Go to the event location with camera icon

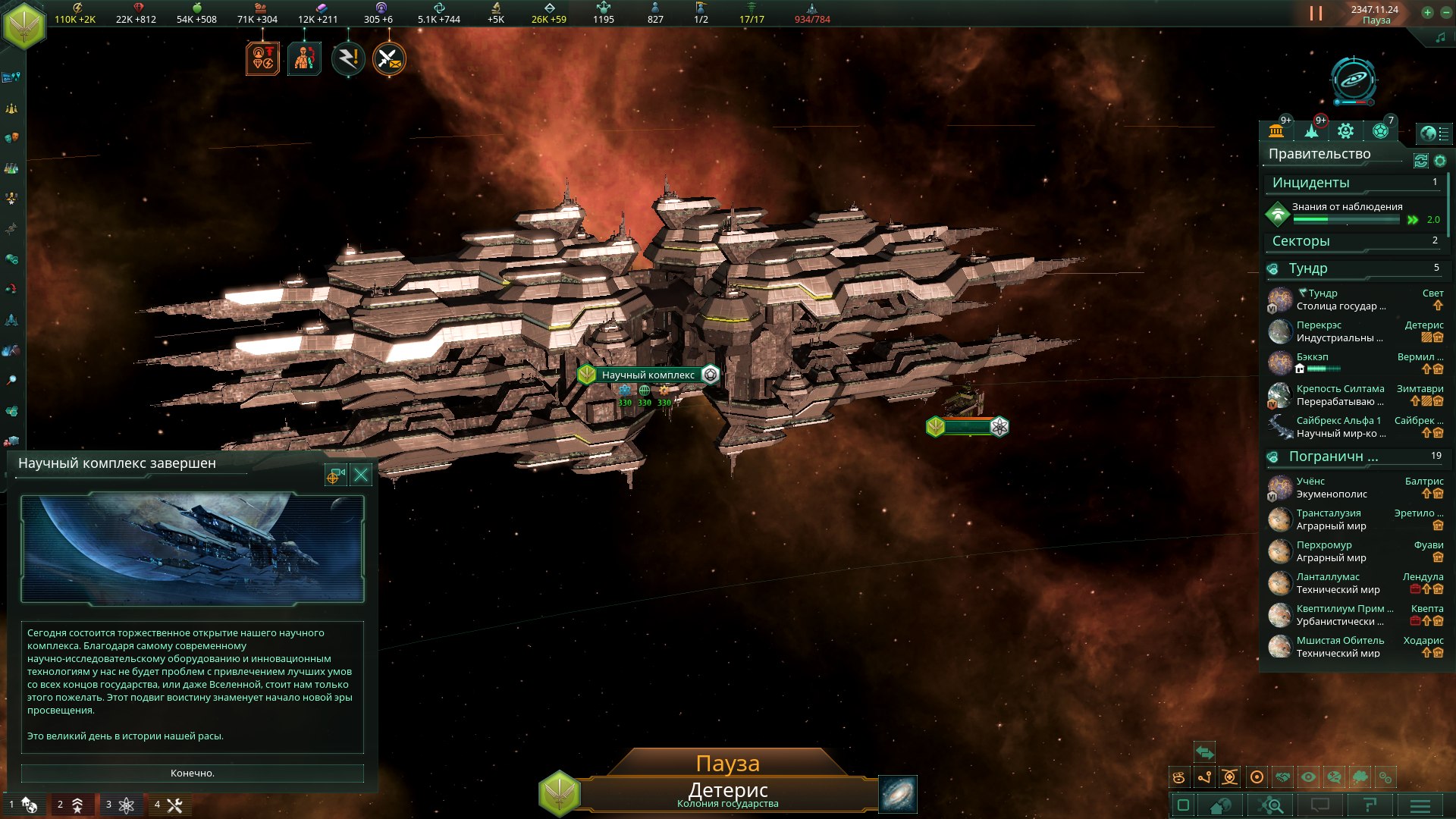click(335, 475)
